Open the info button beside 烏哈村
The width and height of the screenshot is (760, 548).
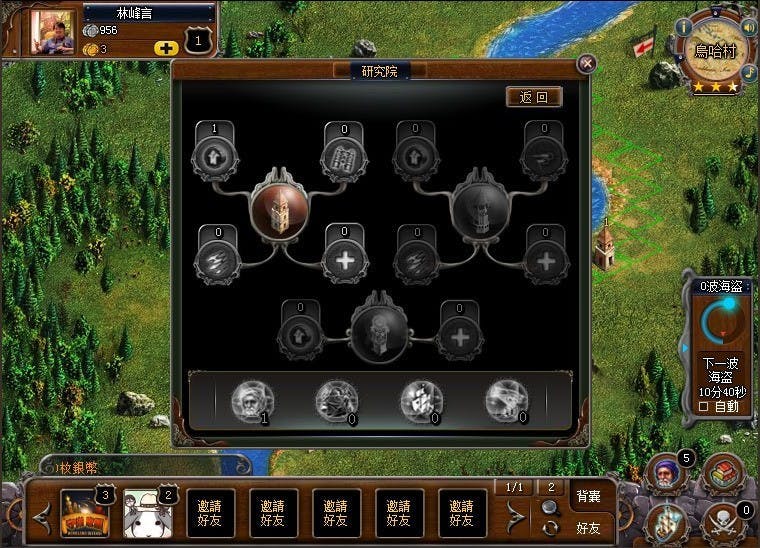coord(684,26)
